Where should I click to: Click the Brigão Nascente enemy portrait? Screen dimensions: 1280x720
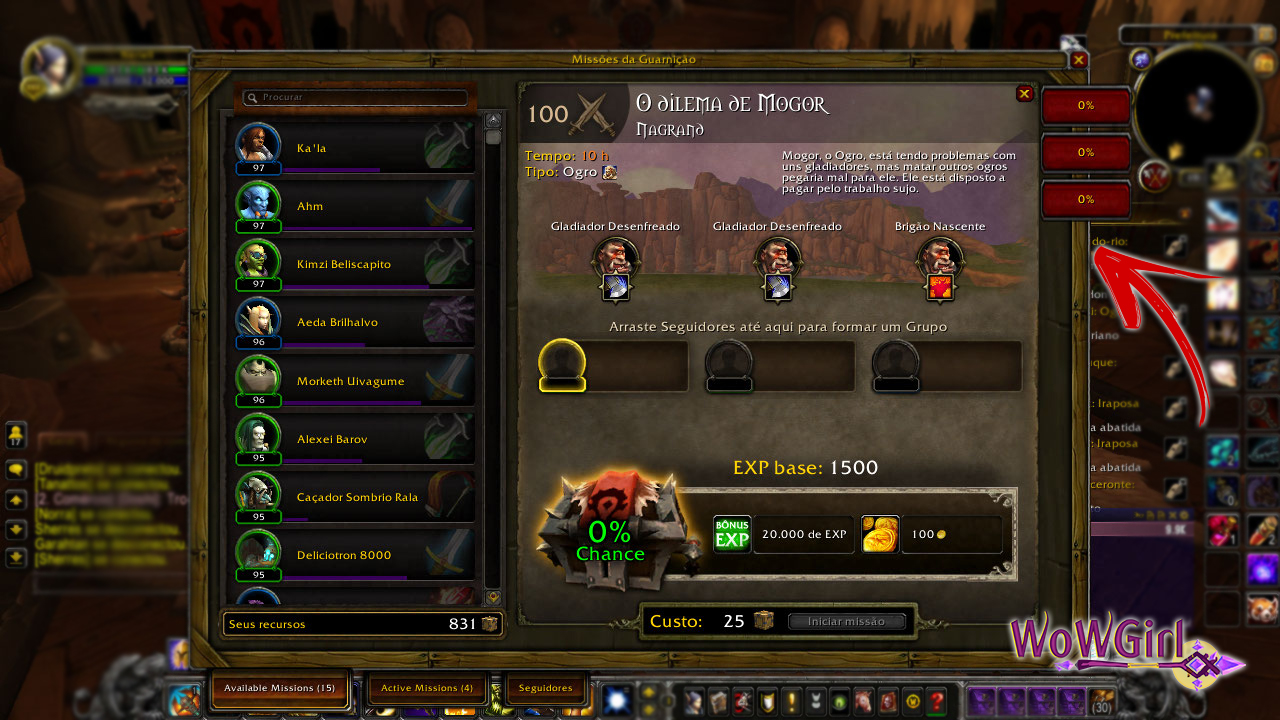(940, 258)
